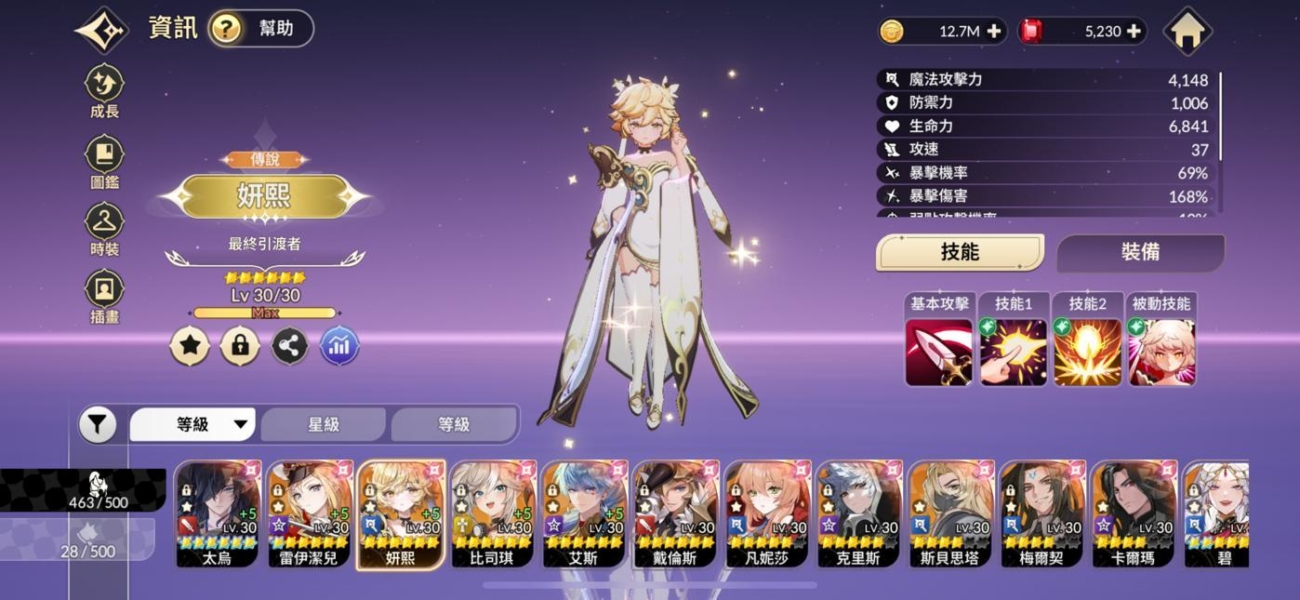Go back with the diamond arrow icon
Image resolution: width=1300 pixels, height=600 pixels.
(x=101, y=30)
